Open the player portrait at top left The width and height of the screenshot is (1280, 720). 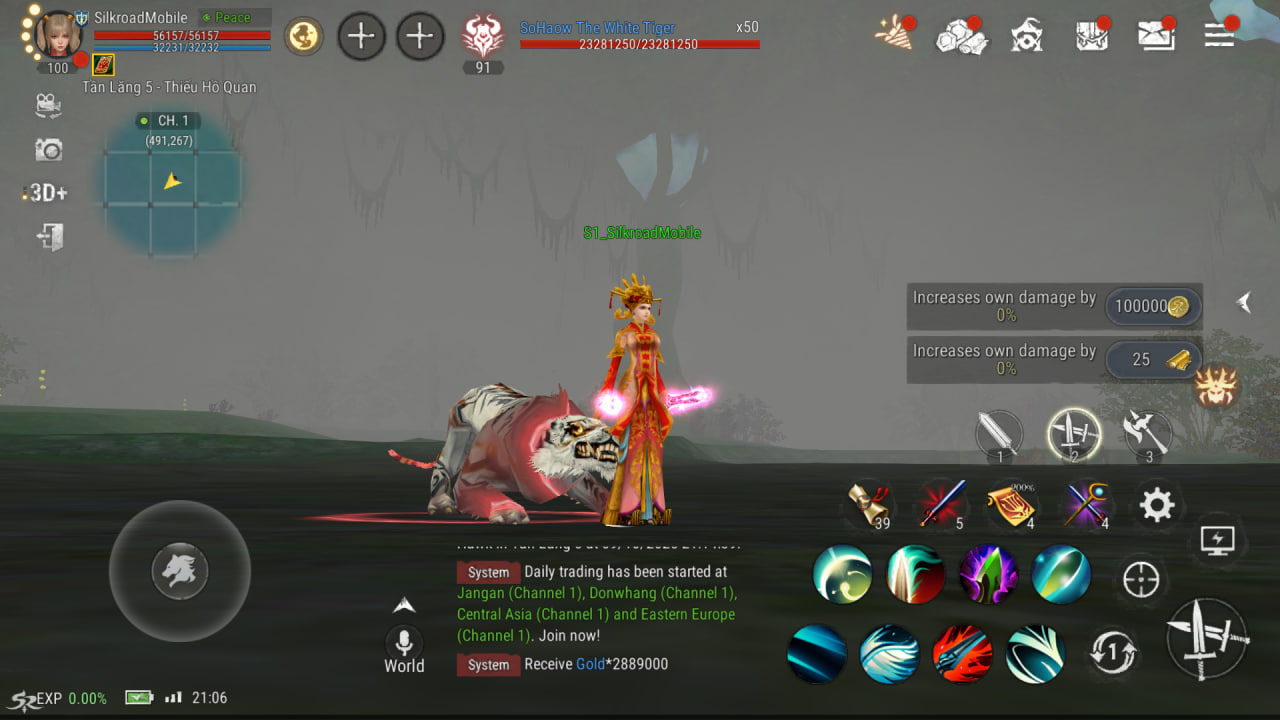point(58,35)
